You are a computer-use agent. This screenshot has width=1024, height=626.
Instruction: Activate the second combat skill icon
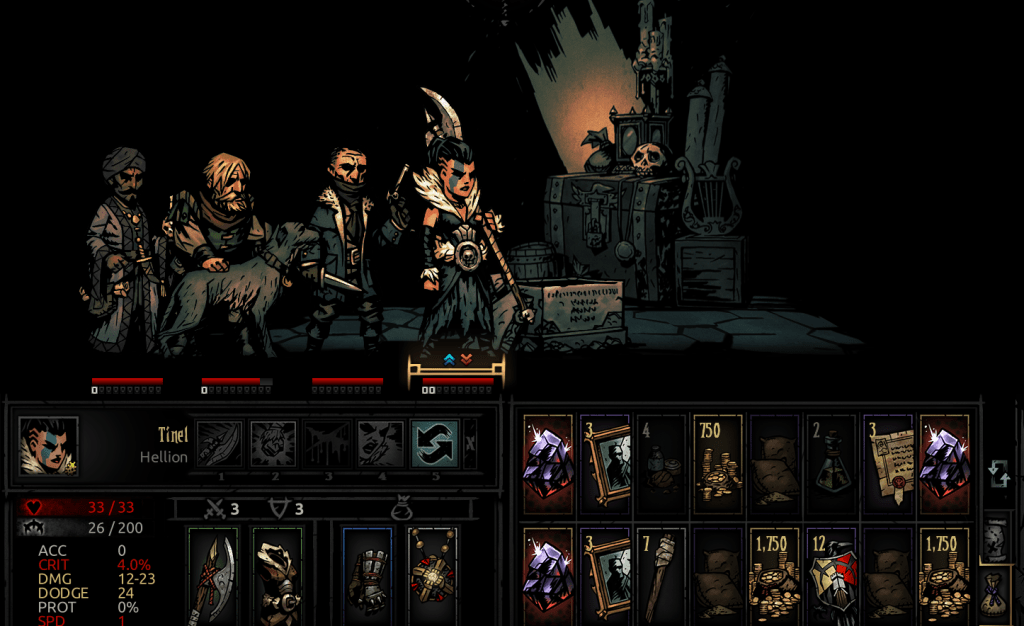point(273,443)
